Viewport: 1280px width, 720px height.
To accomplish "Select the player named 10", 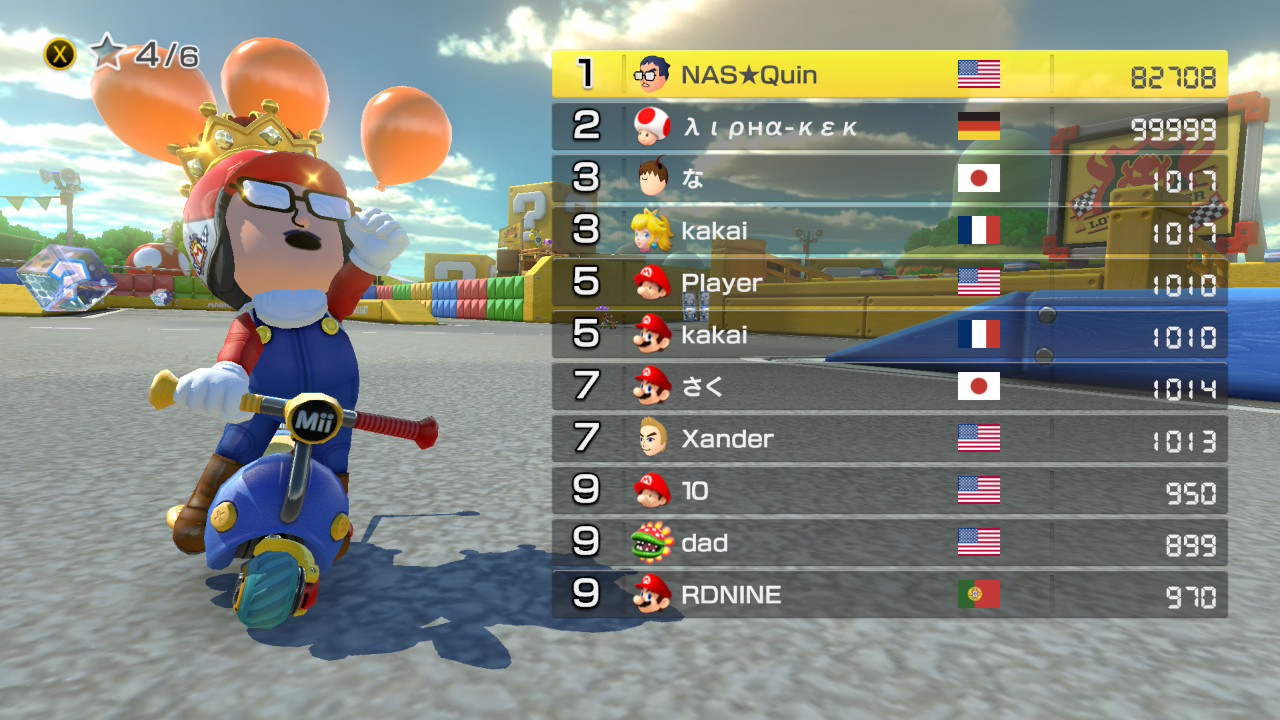I will point(889,491).
